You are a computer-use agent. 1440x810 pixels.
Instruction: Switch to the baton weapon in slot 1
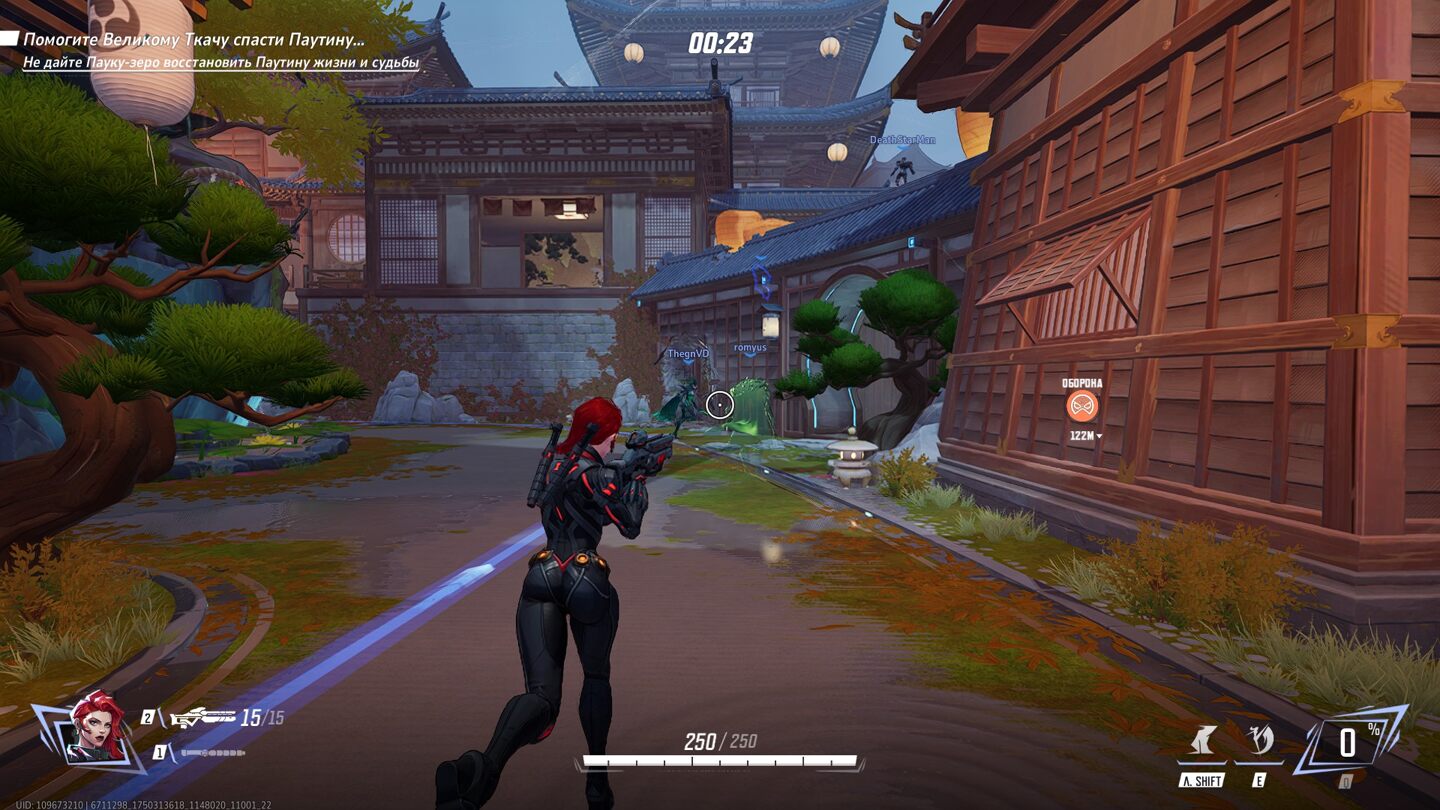pos(211,752)
